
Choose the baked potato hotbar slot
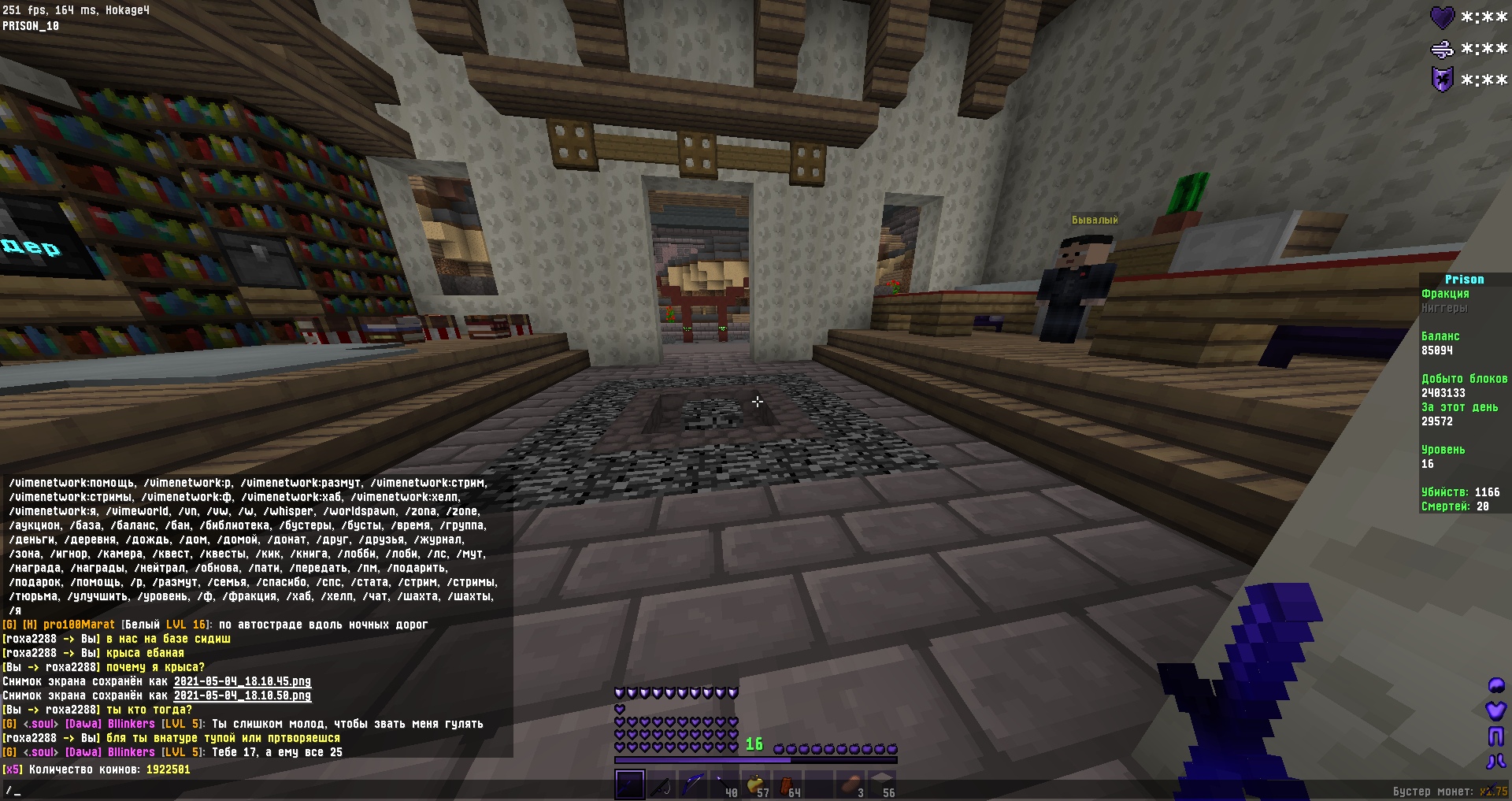[850, 784]
